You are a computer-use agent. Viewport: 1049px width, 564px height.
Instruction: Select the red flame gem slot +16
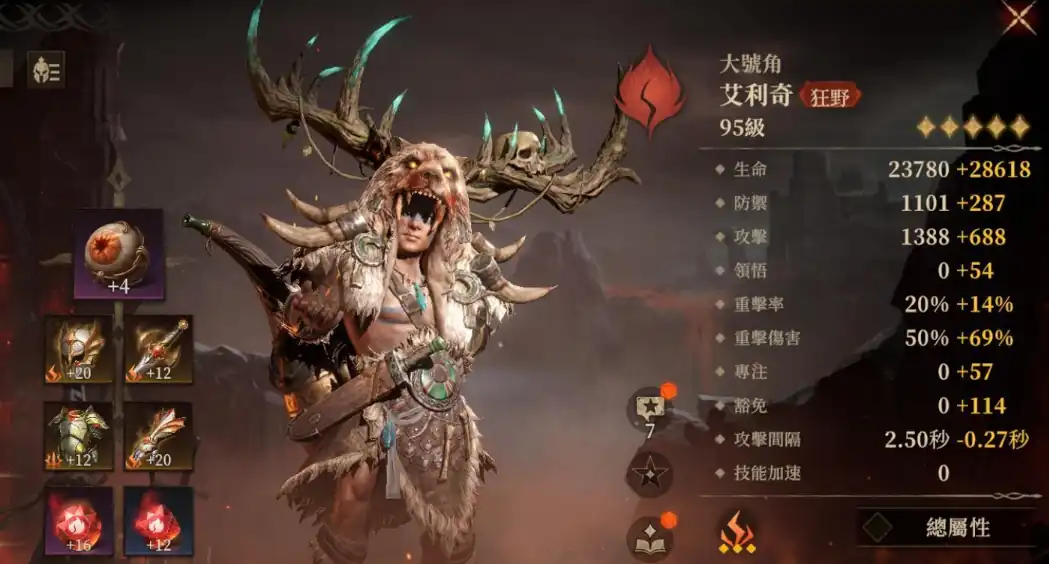(x=78, y=520)
